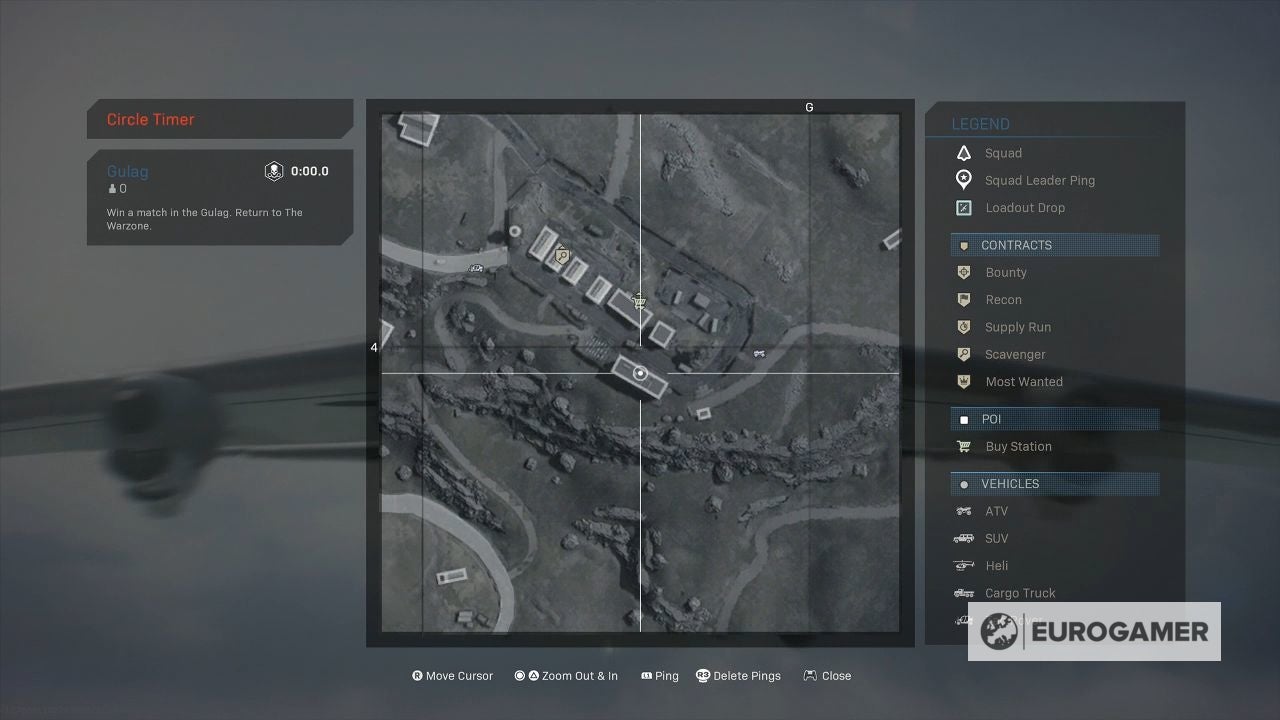
Task: Select the ATV legend entry
Action: coord(996,511)
